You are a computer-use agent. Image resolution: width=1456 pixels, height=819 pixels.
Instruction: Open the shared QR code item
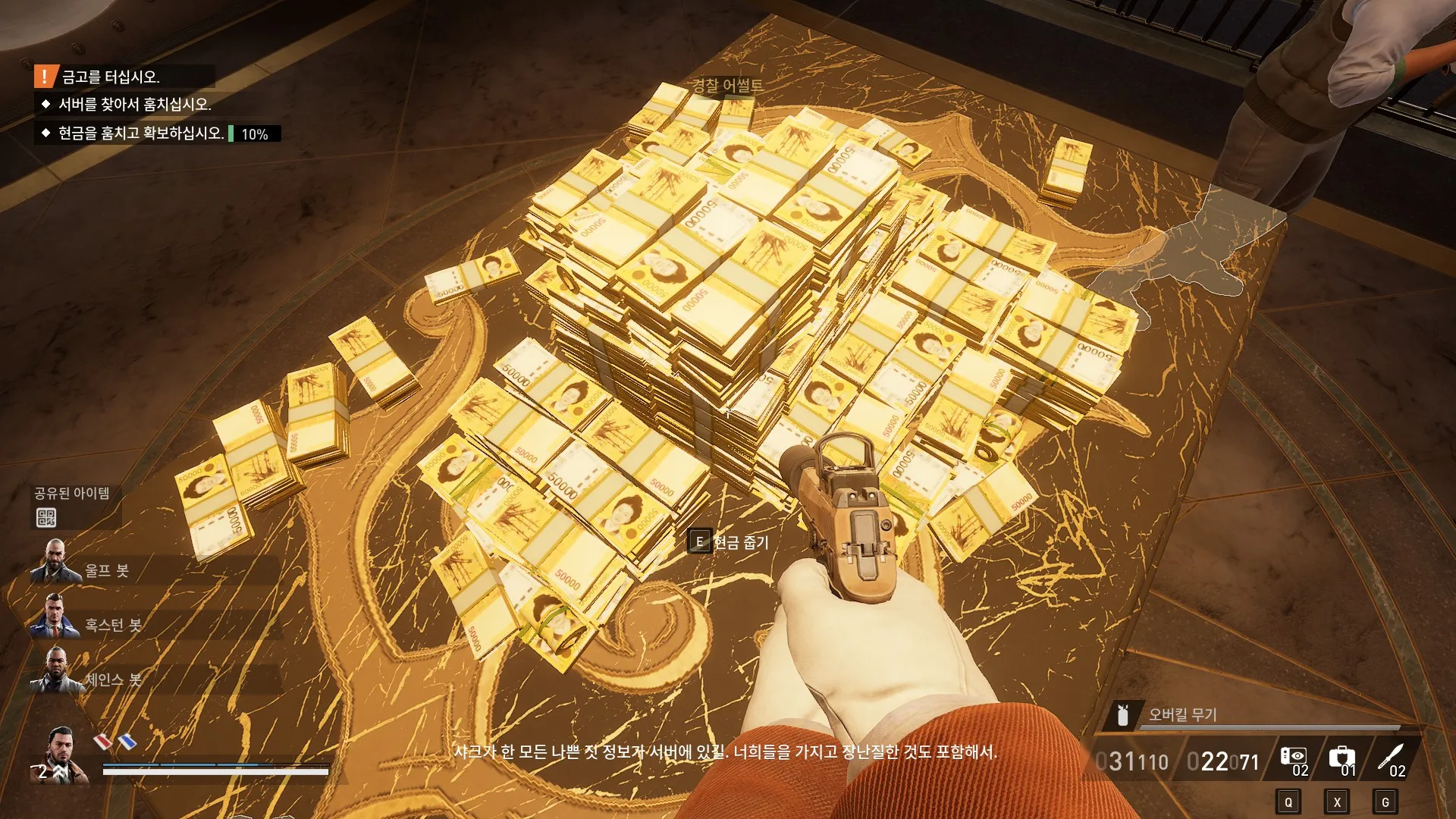coord(46,518)
